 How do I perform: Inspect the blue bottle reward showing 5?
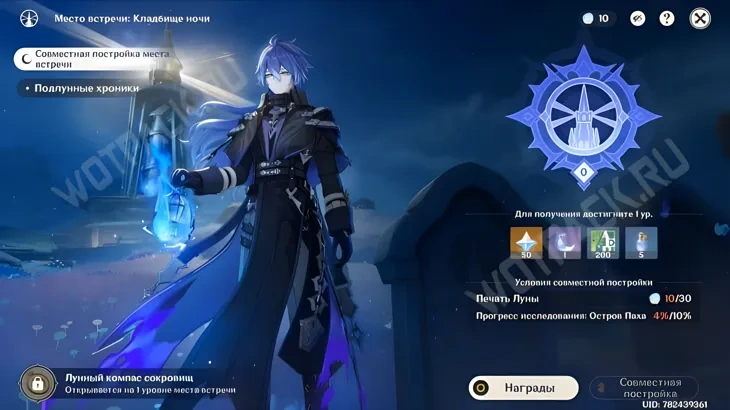click(x=641, y=243)
